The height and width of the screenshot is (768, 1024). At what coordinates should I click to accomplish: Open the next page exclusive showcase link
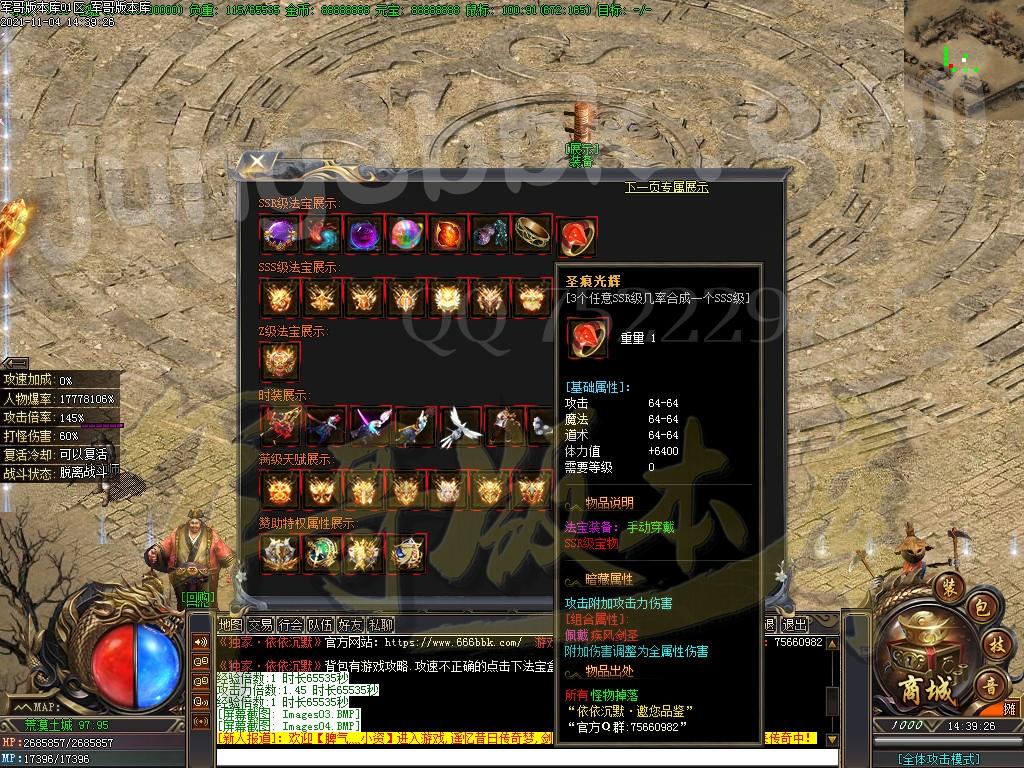point(666,187)
